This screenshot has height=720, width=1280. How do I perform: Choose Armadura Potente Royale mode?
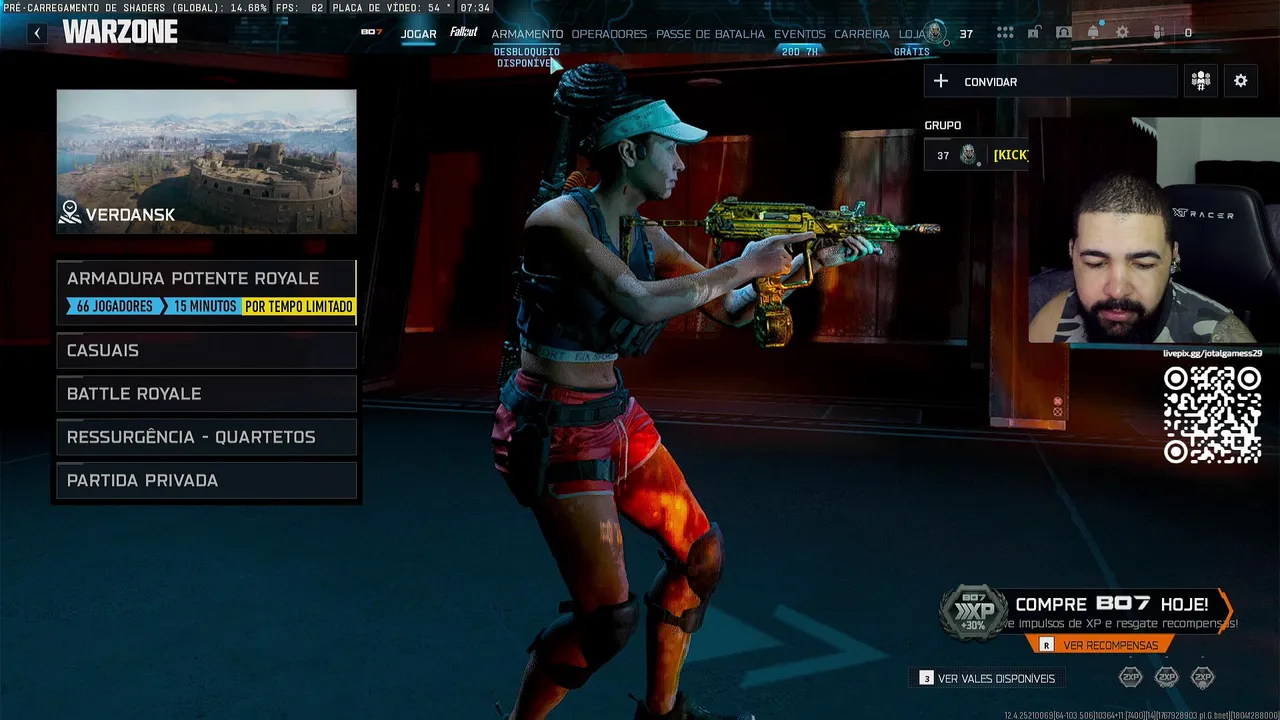pos(206,291)
